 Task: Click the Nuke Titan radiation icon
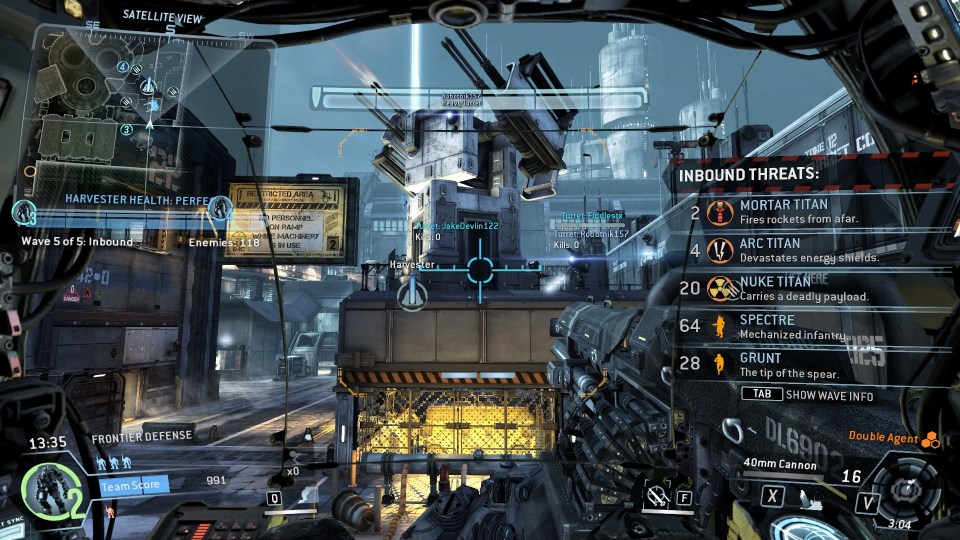[x=719, y=288]
